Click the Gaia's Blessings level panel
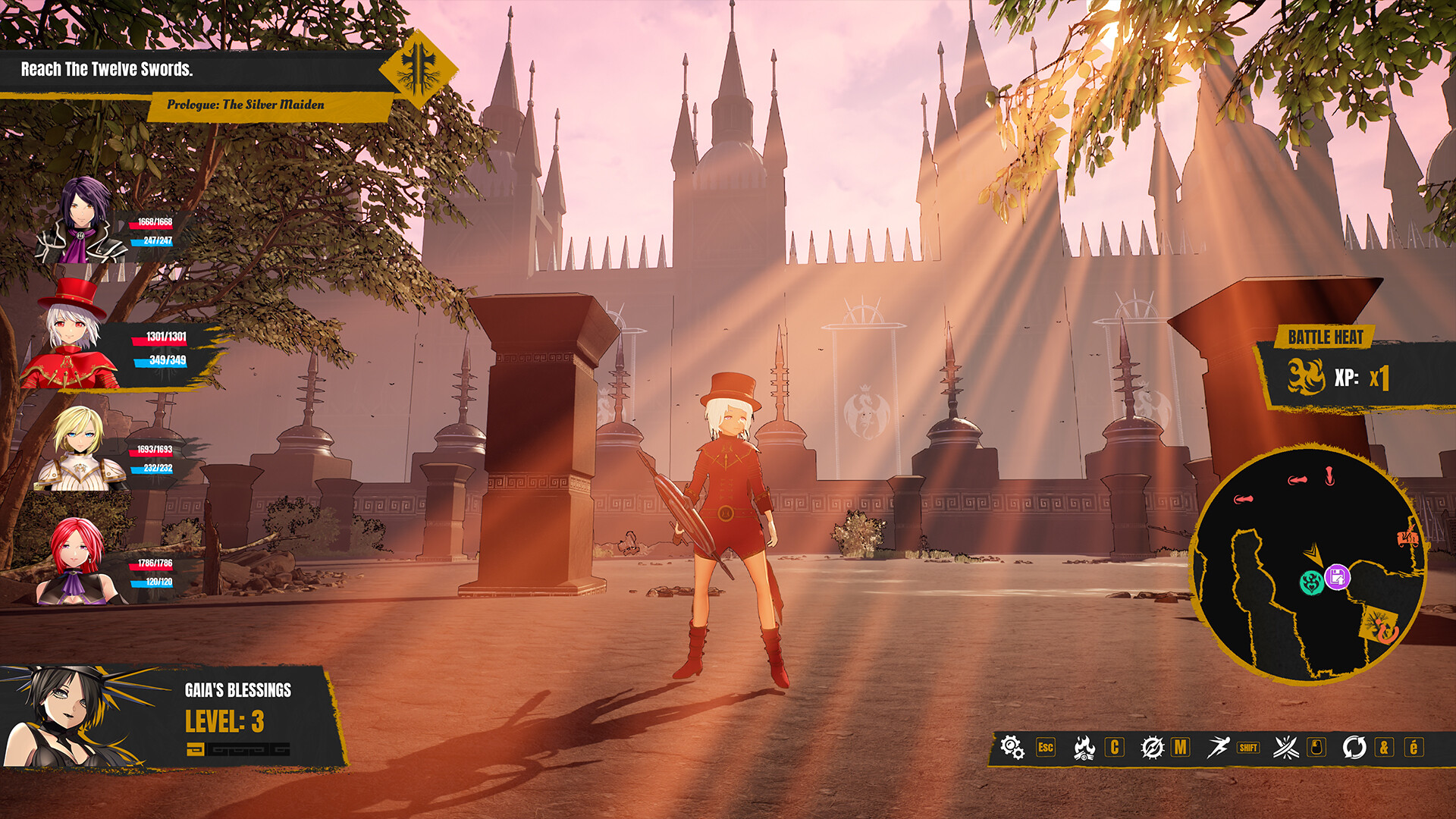The image size is (1456, 819). click(174, 717)
